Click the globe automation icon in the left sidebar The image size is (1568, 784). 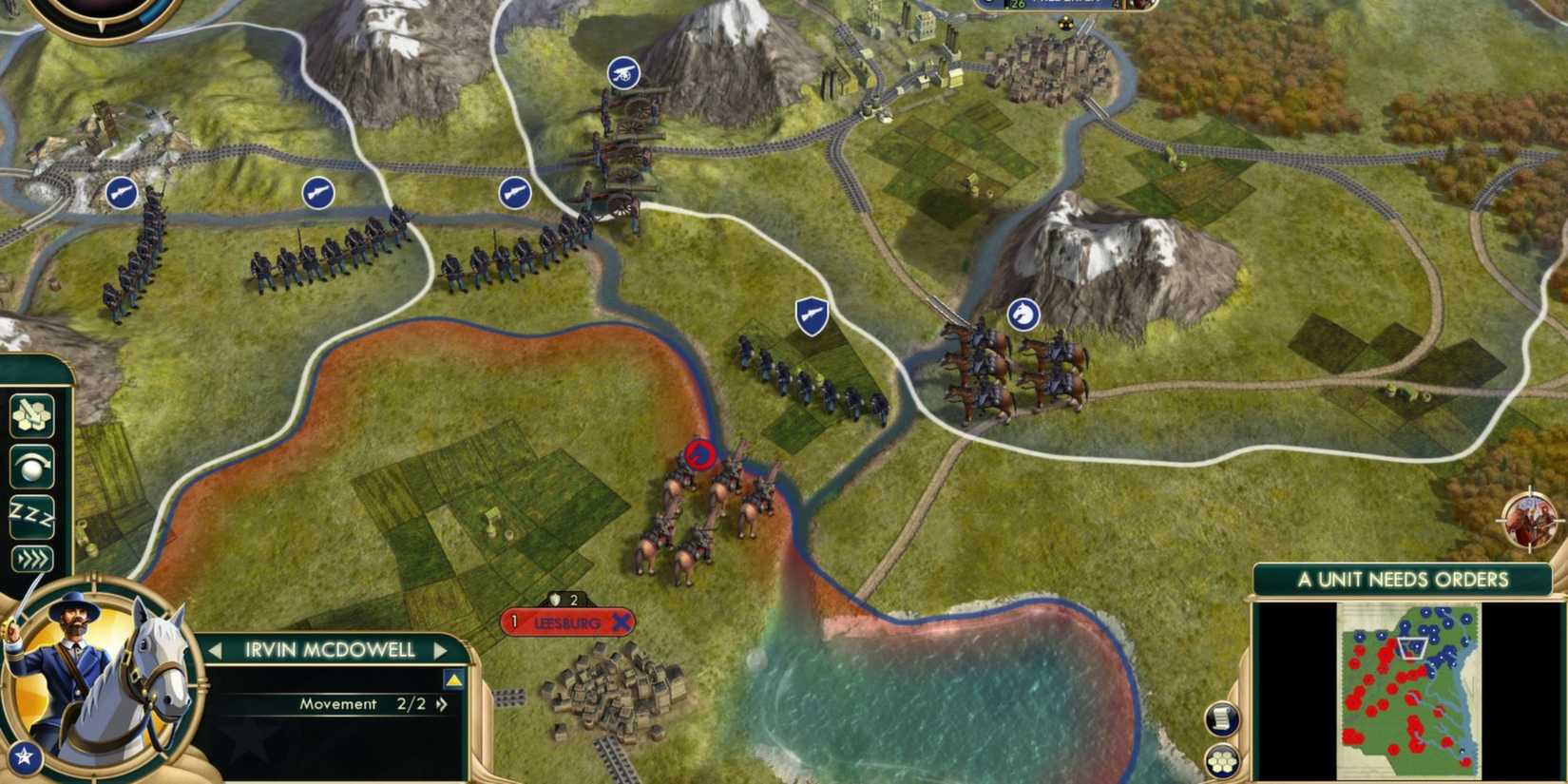coord(31,465)
